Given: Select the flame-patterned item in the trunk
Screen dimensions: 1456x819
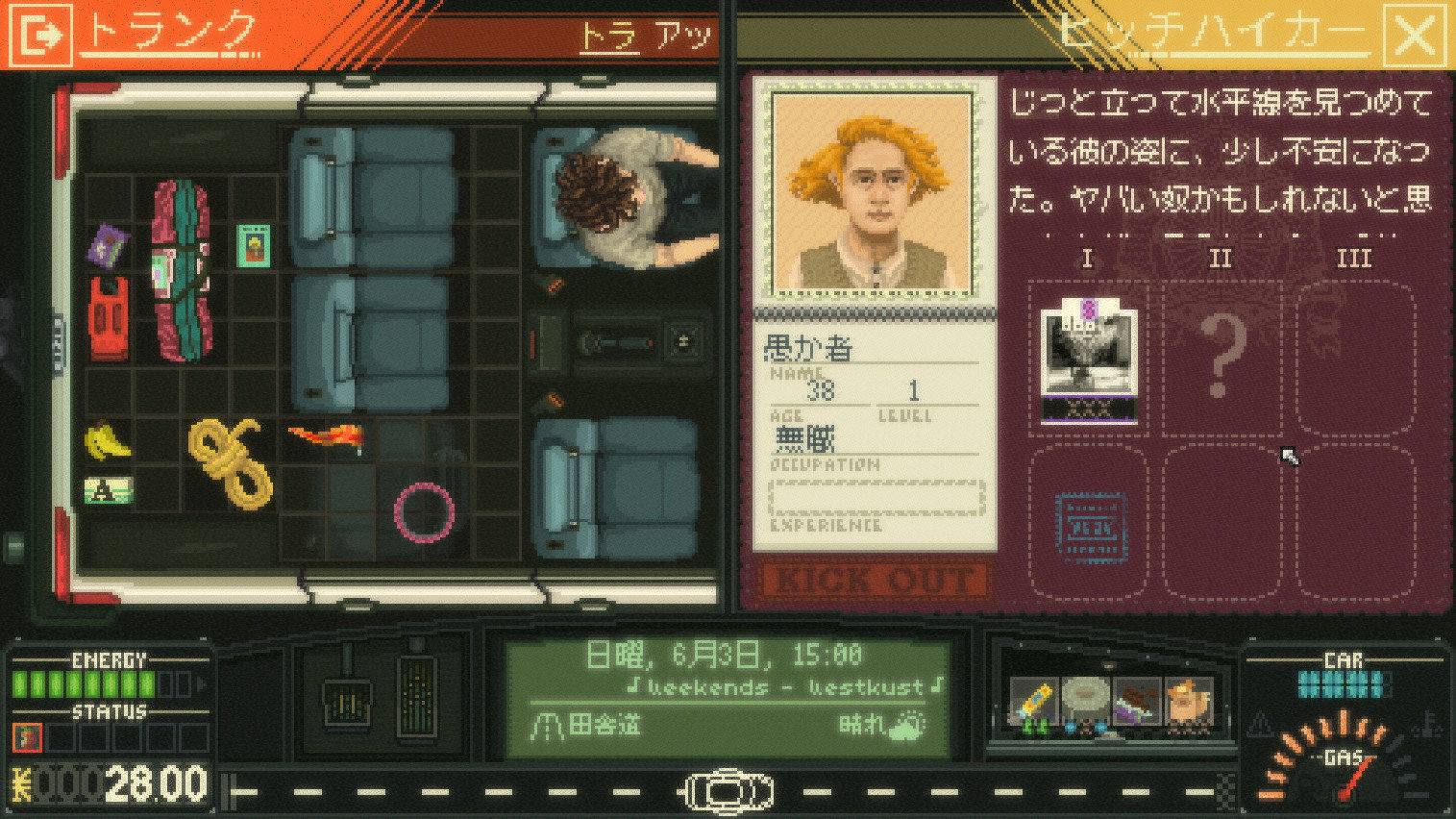Looking at the screenshot, I should pyautogui.click(x=326, y=439).
